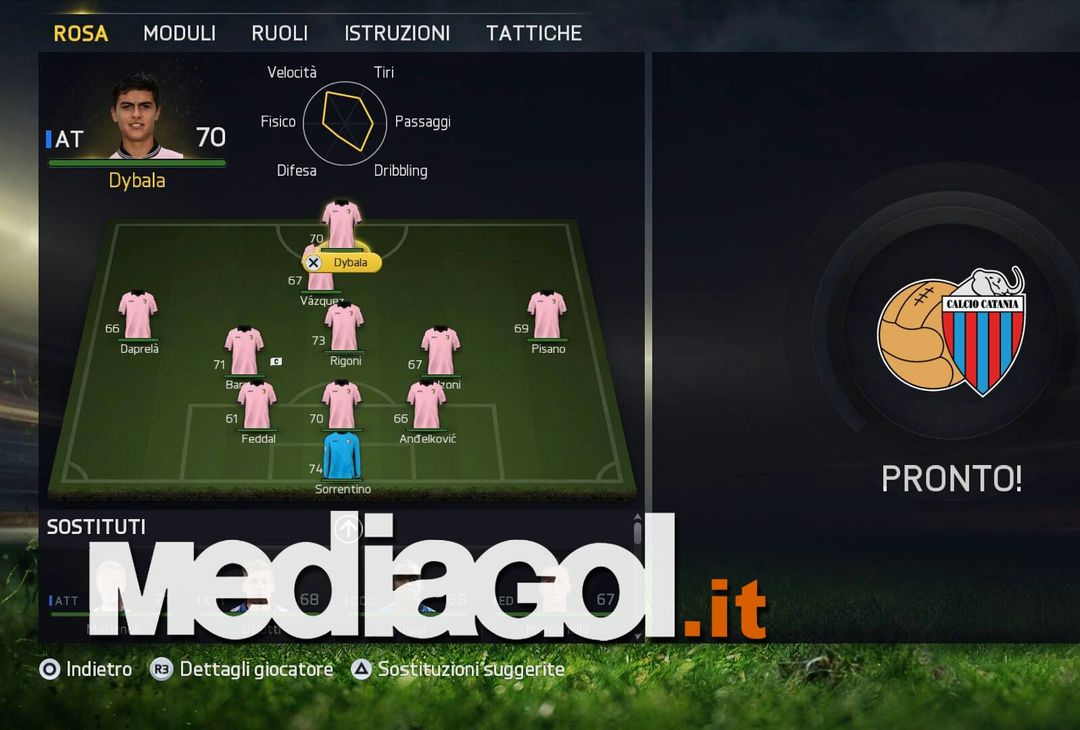
Task: Switch to the ROSA tab
Action: point(80,33)
